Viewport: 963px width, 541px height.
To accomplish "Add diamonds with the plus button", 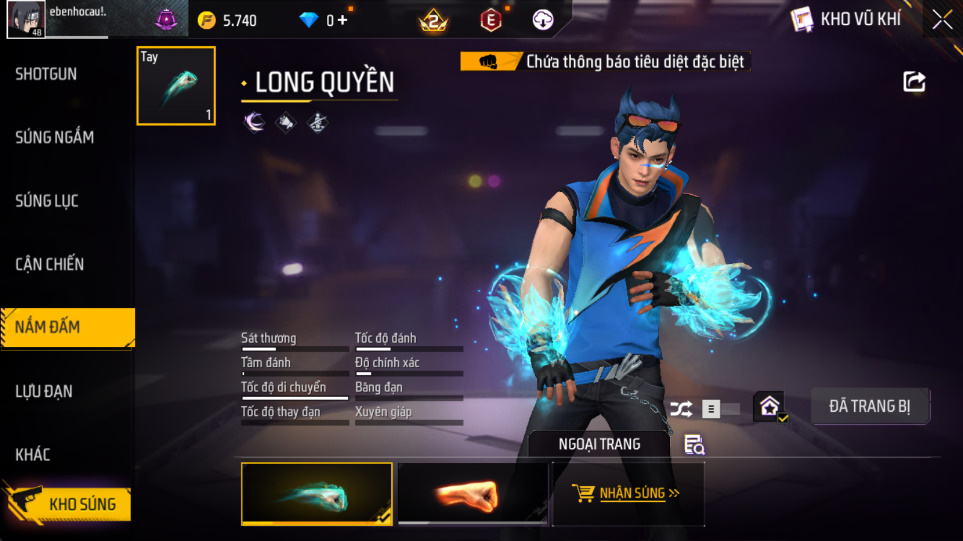I will 342,20.
